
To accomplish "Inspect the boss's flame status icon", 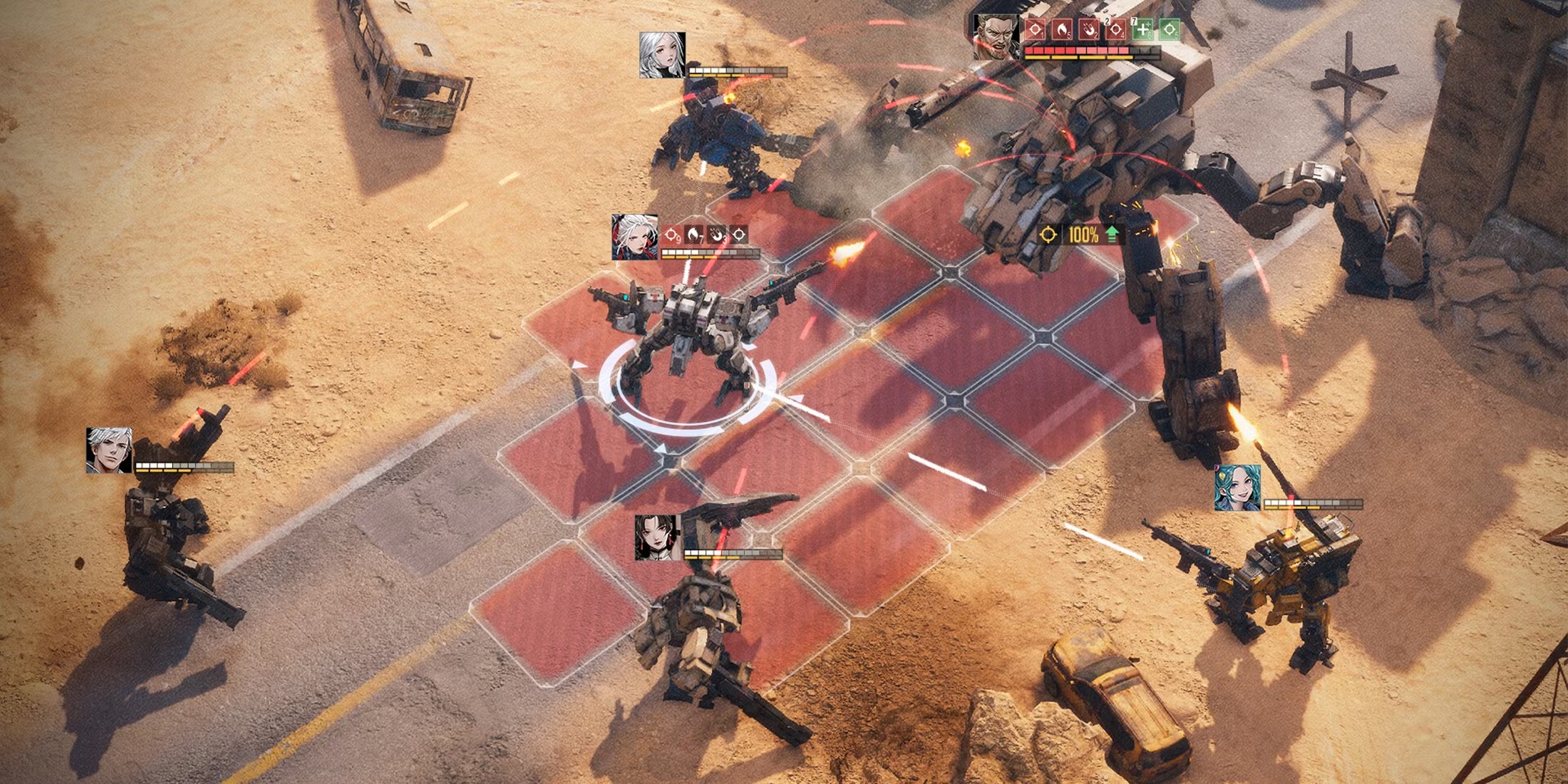I will point(1061,30).
